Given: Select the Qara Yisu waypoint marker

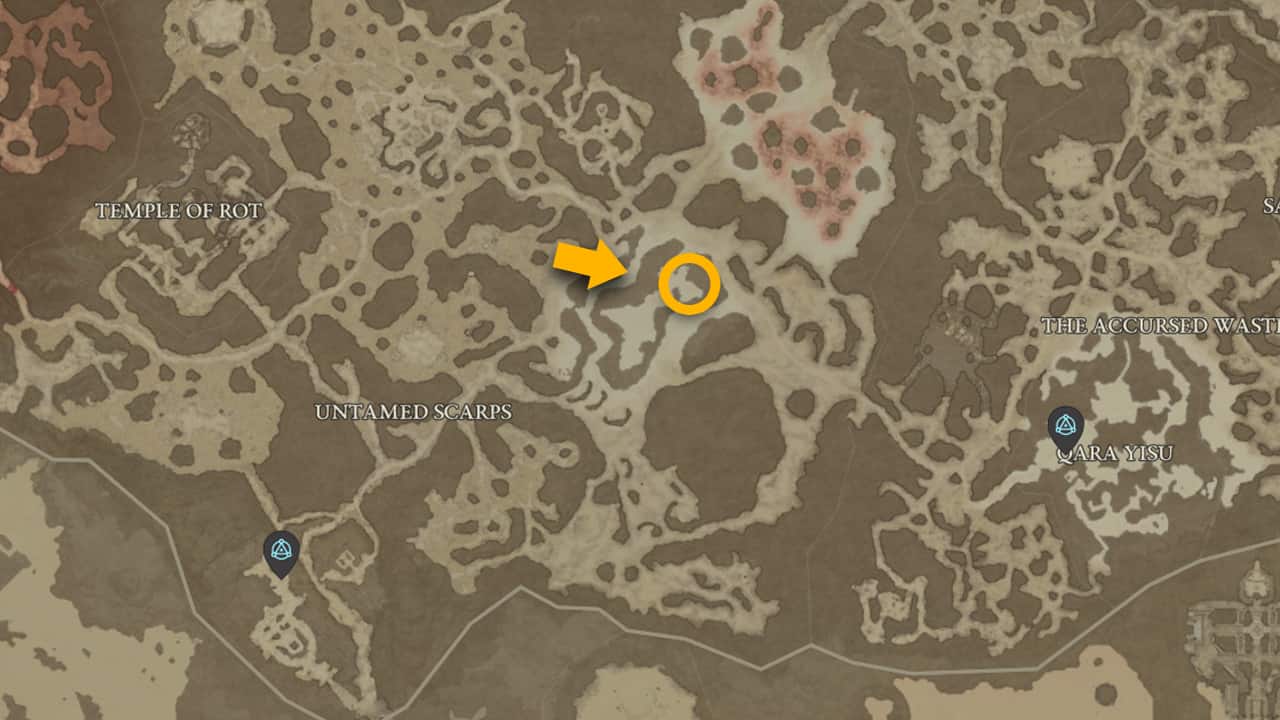Looking at the screenshot, I should [x=1065, y=426].
